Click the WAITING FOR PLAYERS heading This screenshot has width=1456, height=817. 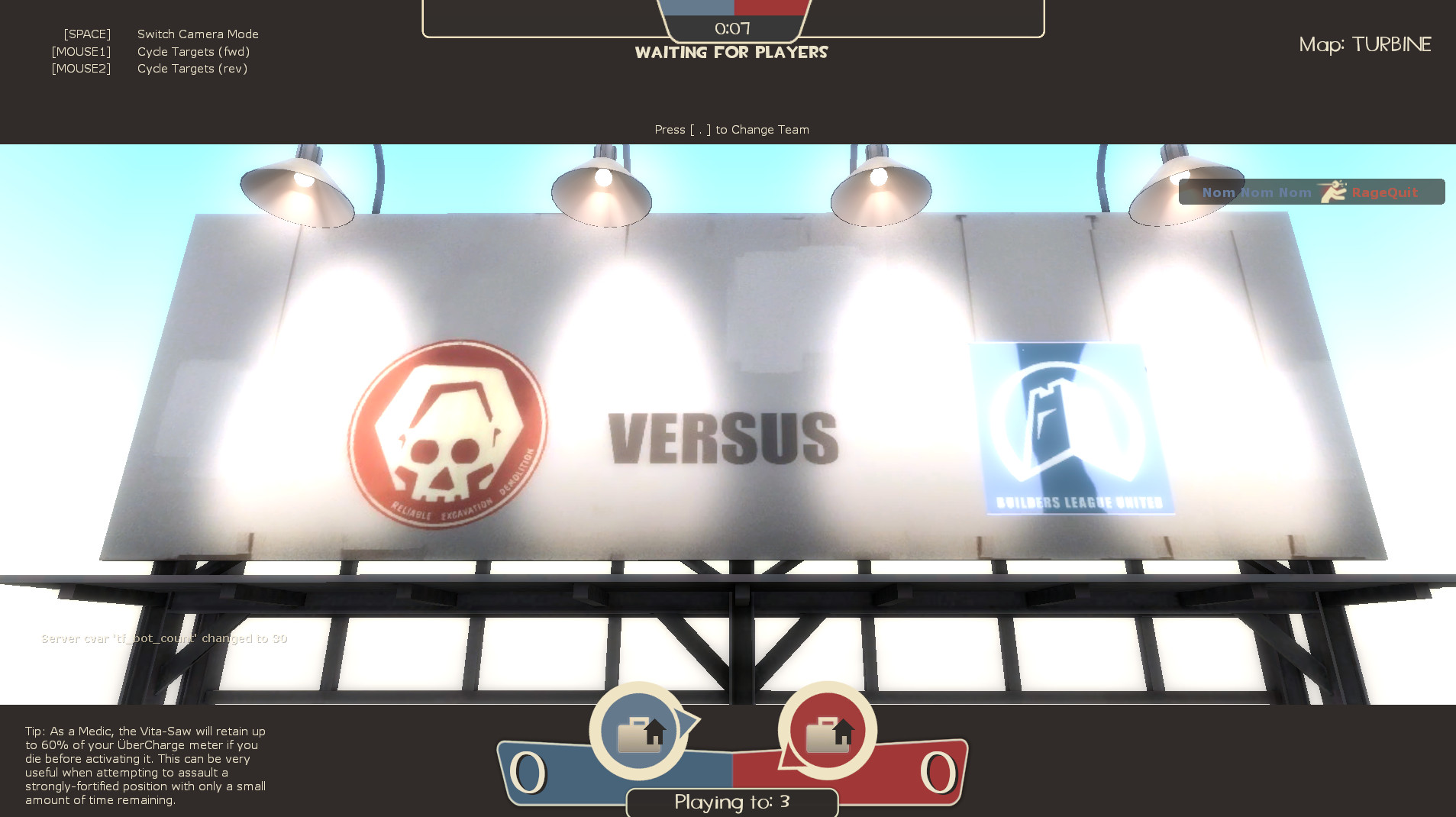tap(731, 52)
